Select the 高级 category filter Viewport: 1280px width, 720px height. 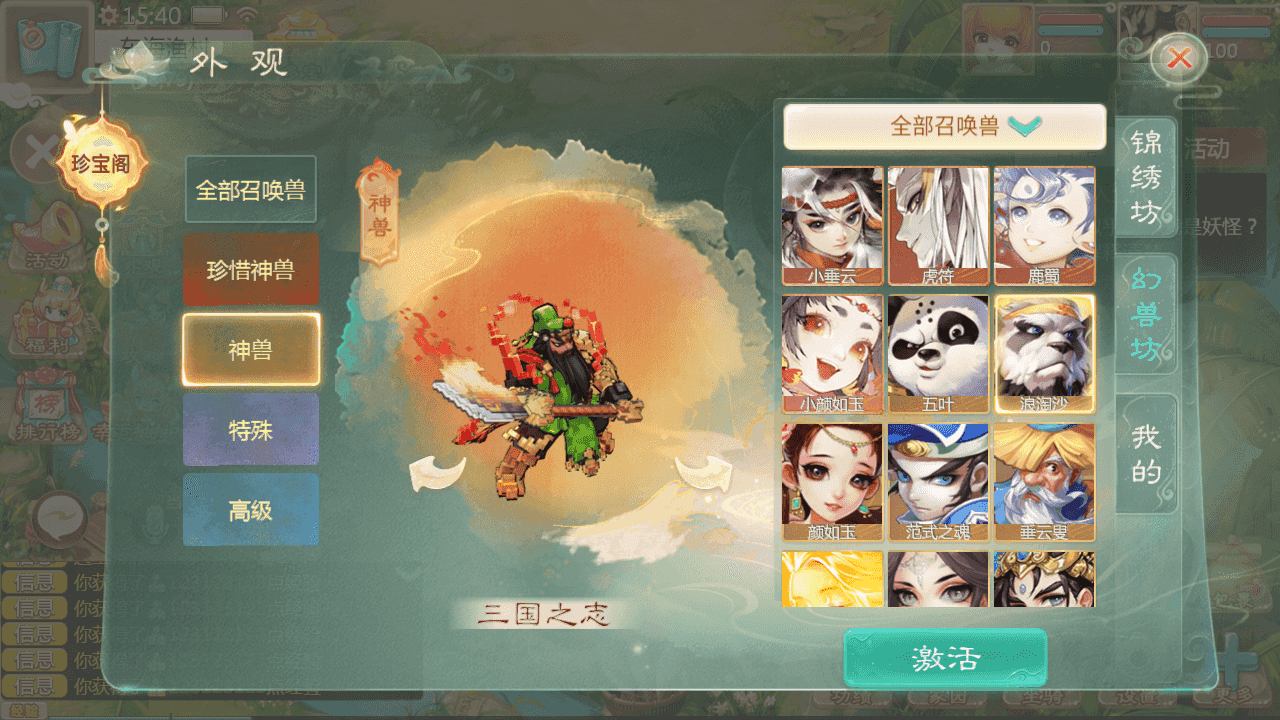pos(250,509)
